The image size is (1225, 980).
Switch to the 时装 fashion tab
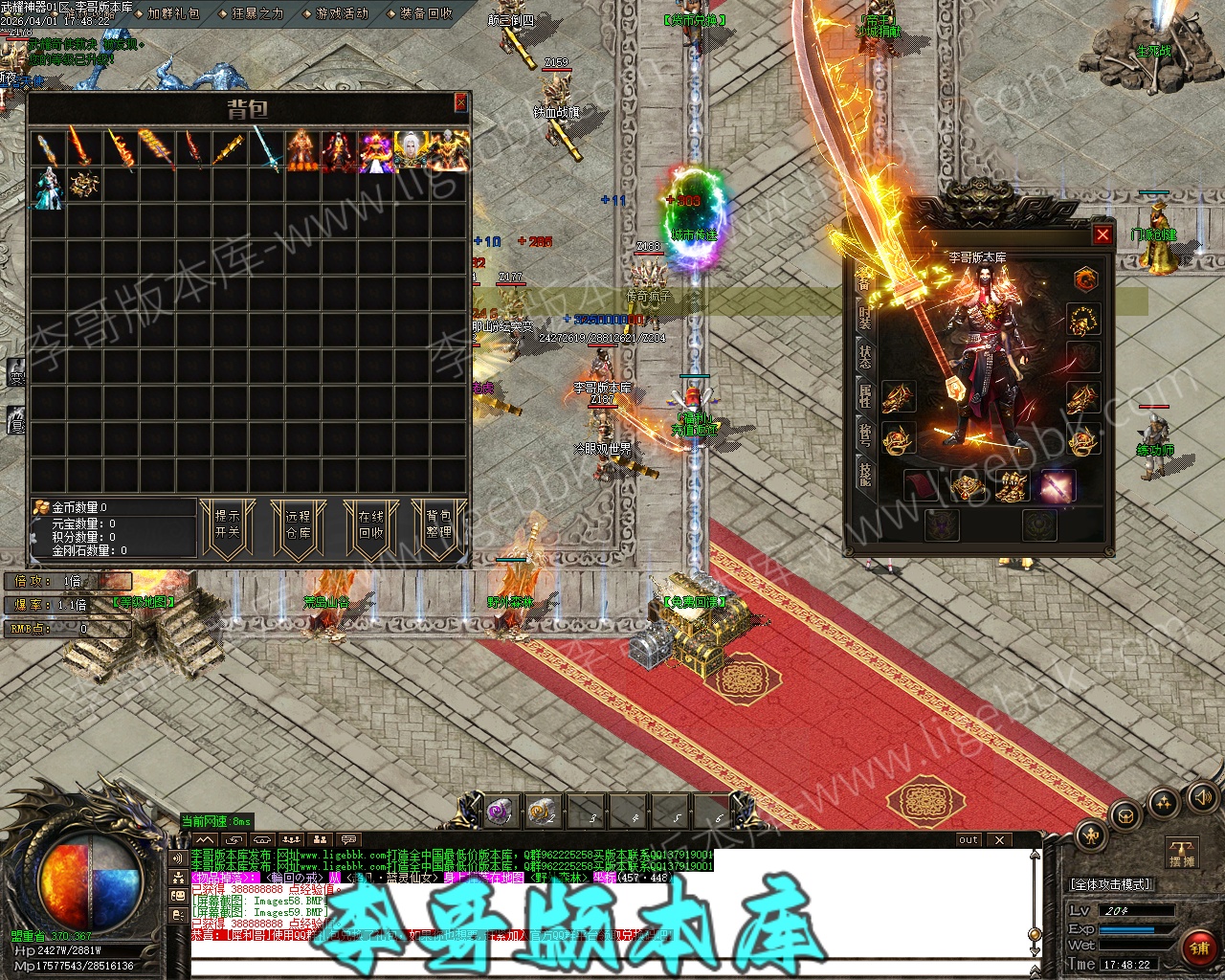point(864,318)
